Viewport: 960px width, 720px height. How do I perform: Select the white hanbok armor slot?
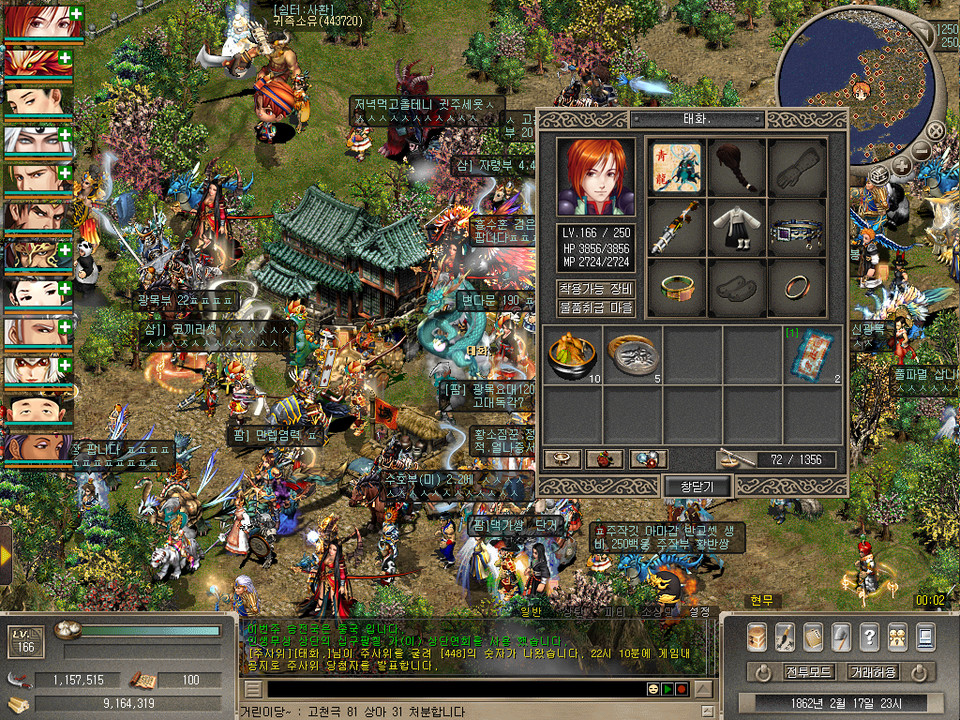coord(737,227)
